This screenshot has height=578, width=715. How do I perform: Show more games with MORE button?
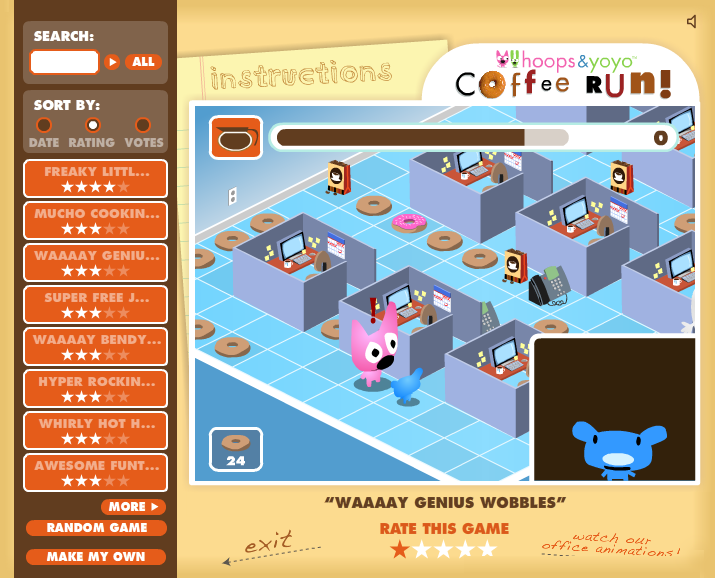click(133, 507)
